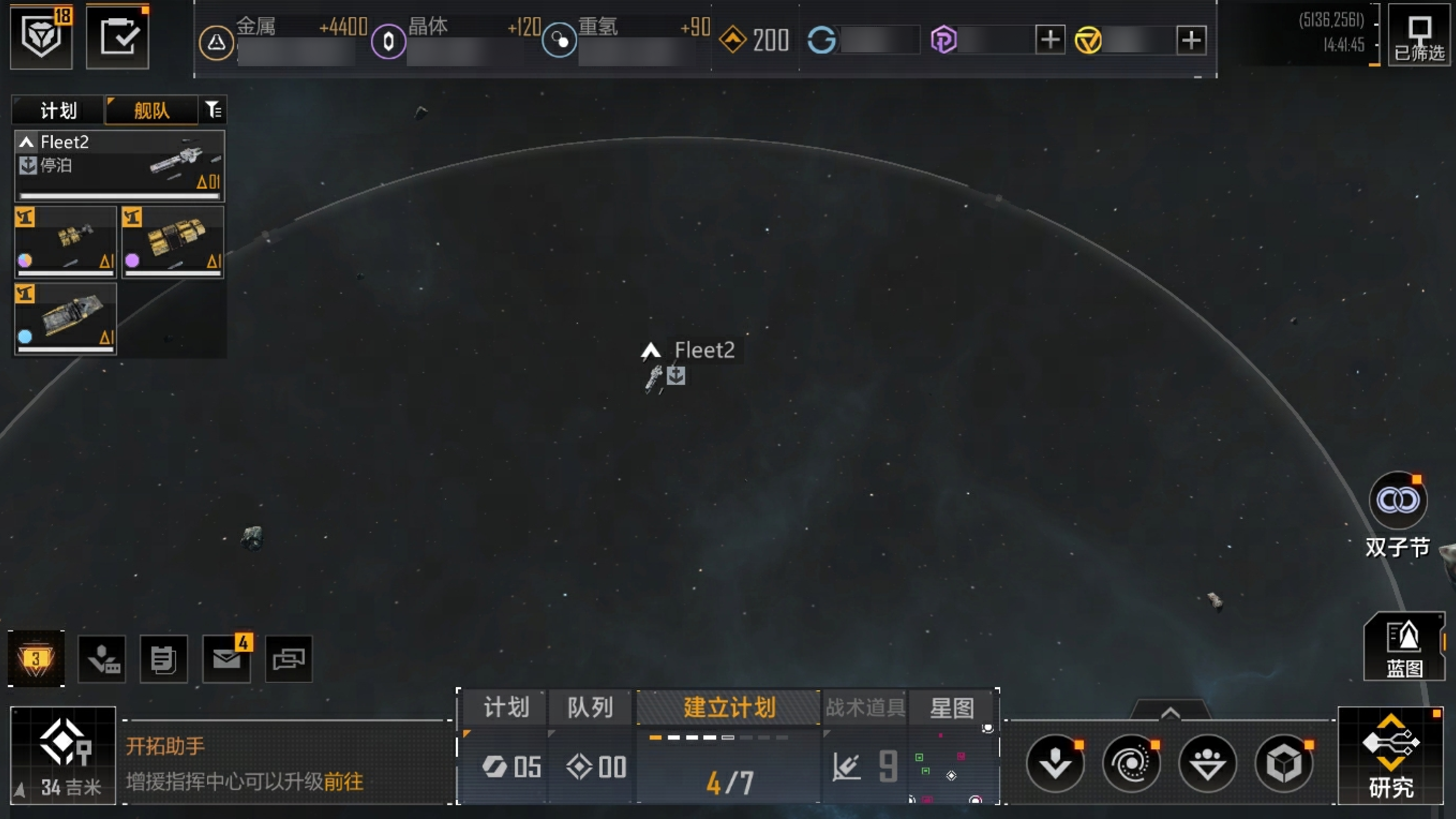Viewport: 1456px width, 819px height.
Task: Select the 舰队 tab
Action: point(152,110)
